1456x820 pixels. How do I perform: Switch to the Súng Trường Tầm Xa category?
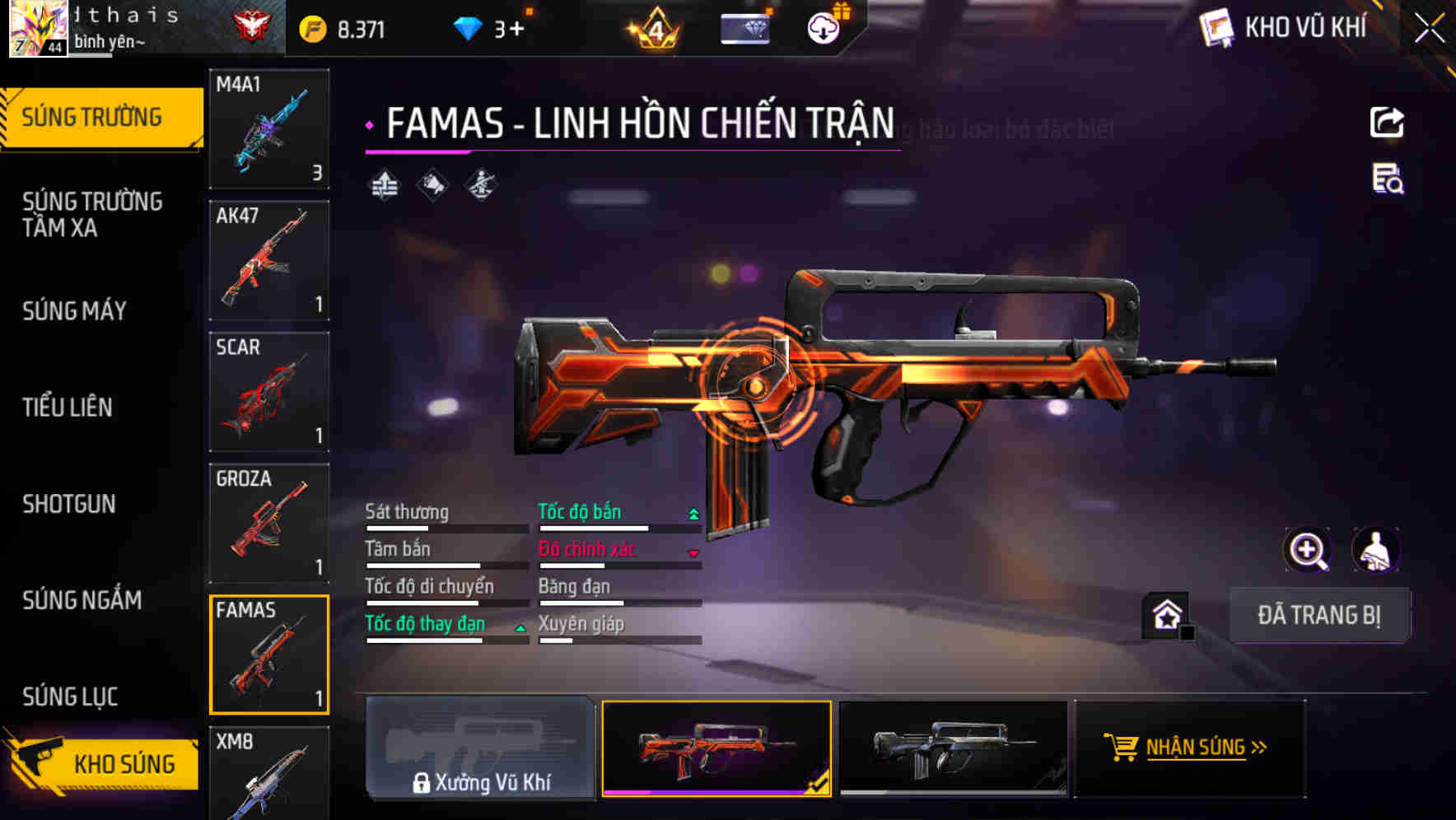(92, 214)
